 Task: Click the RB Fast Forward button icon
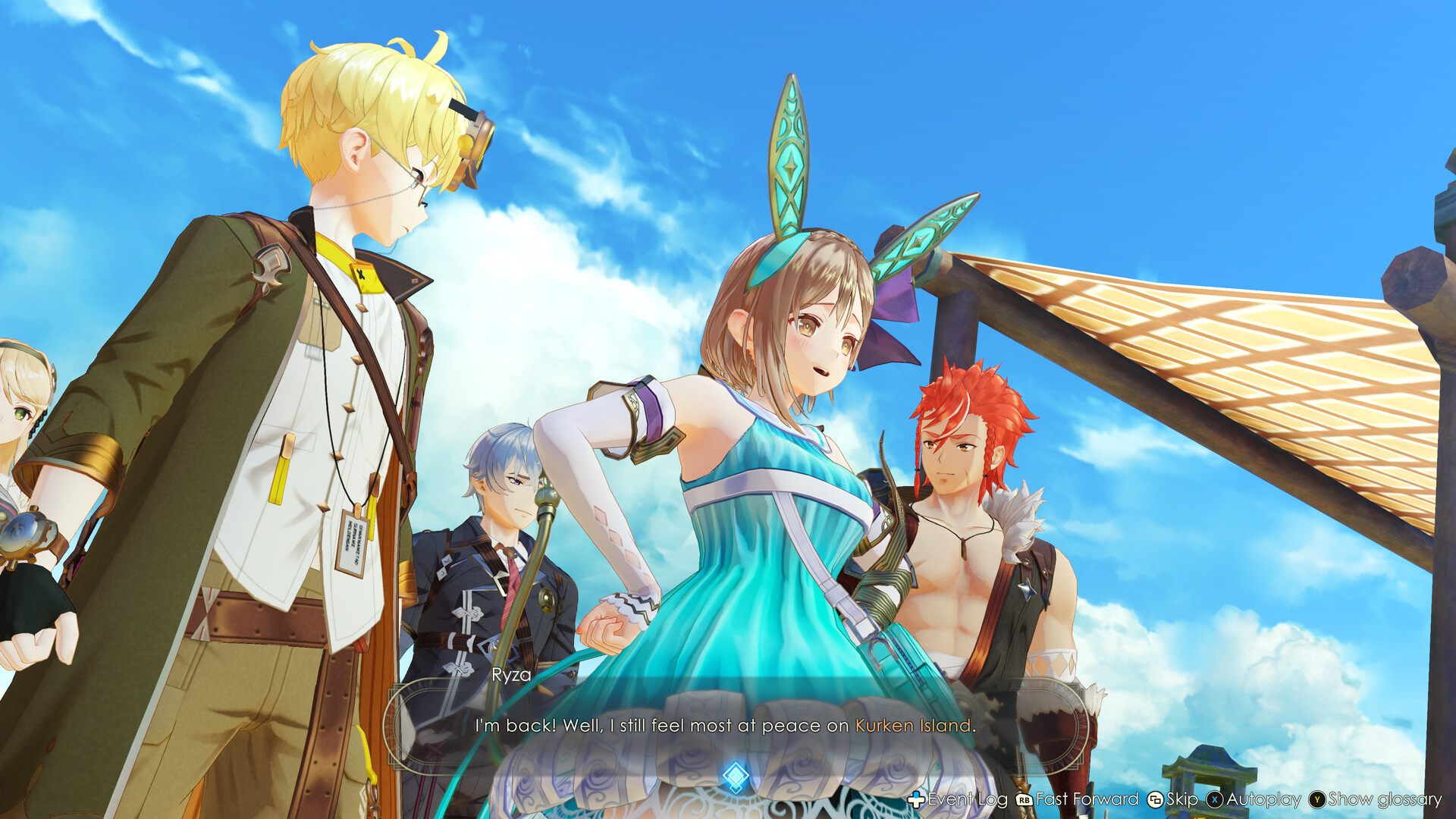pyautogui.click(x=1023, y=799)
